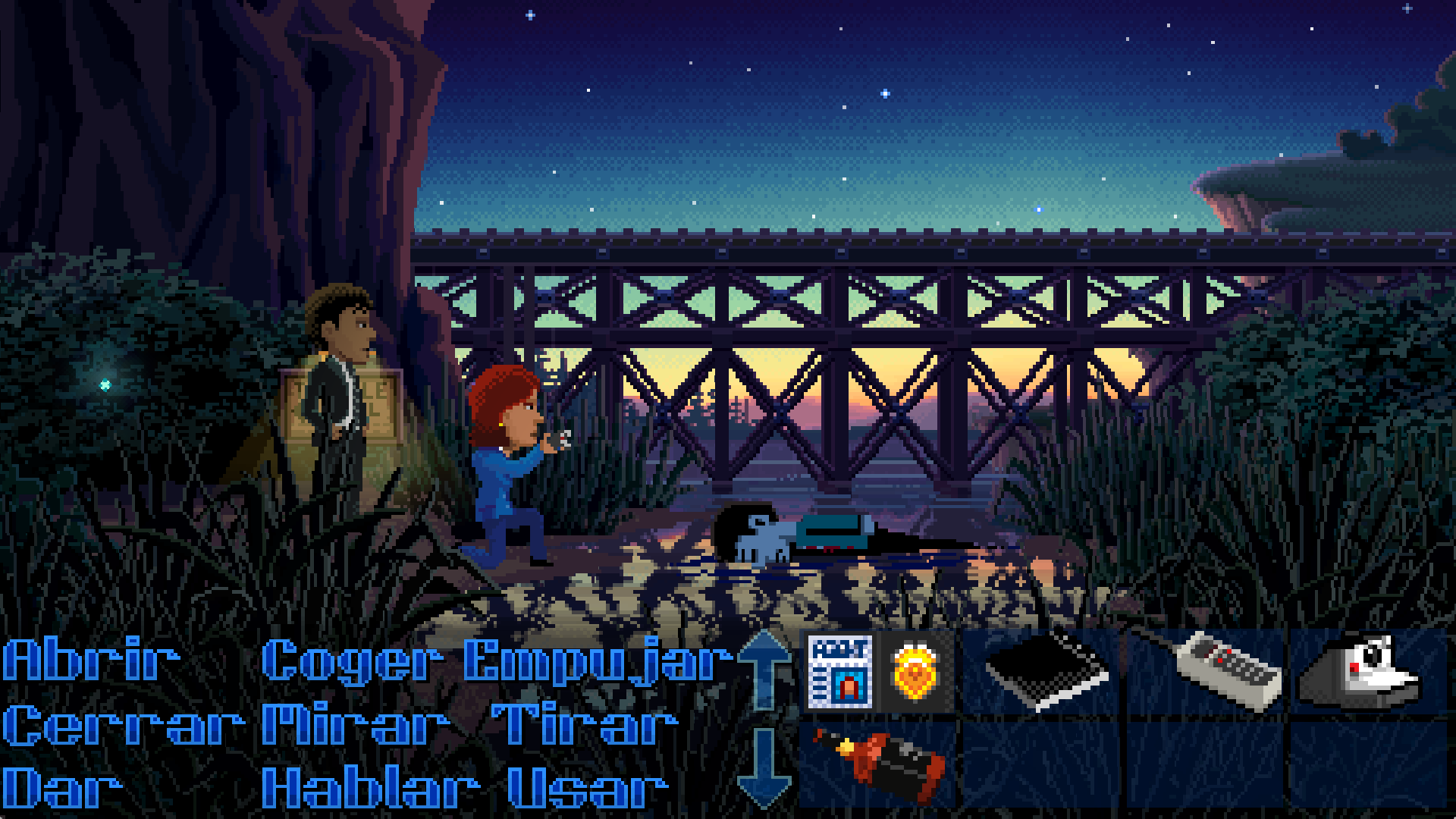The image size is (1456, 819).
Task: Click the kneeling red-haired agent
Action: (x=508, y=470)
